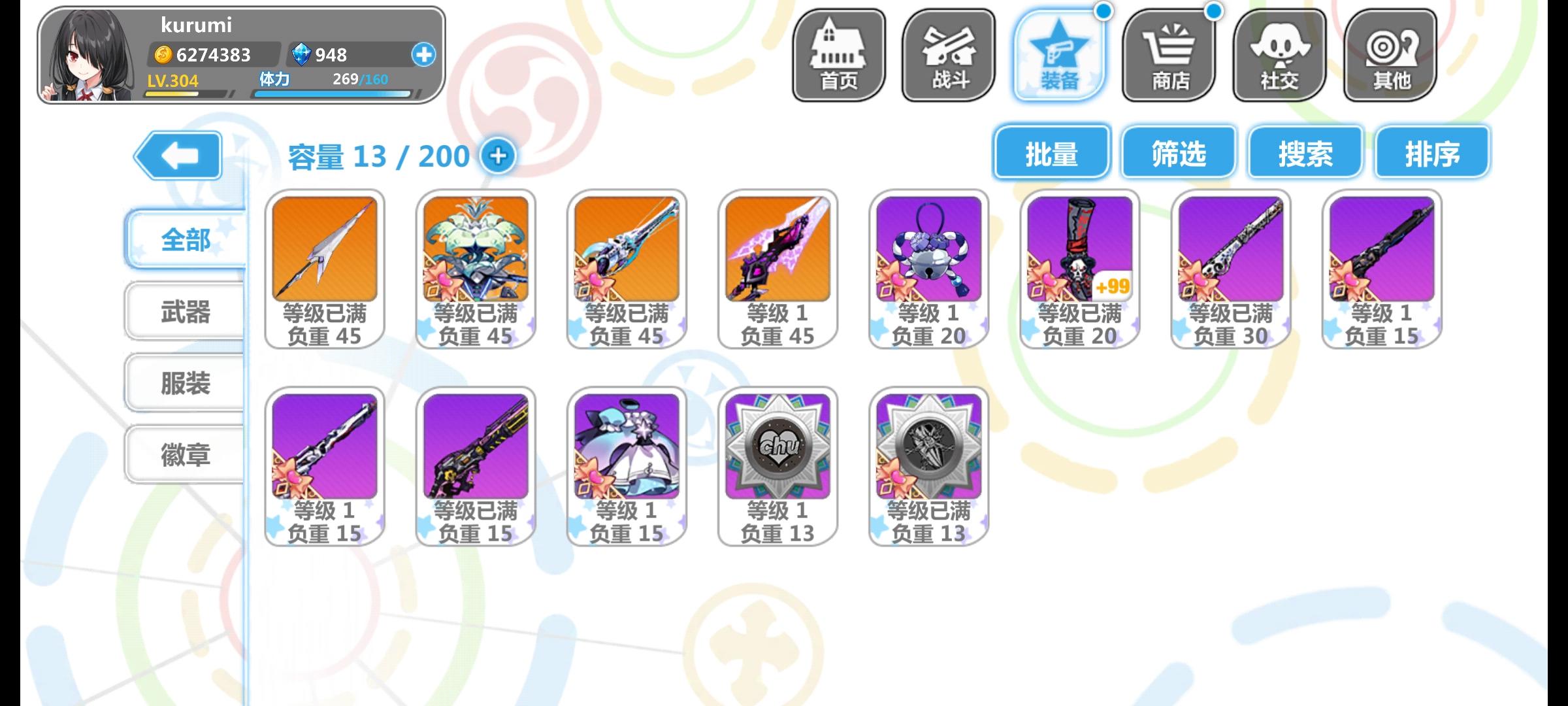Image resolution: width=1568 pixels, height=706 pixels.
Task: Open the 搜索 search panel
Action: pyautogui.click(x=1307, y=153)
